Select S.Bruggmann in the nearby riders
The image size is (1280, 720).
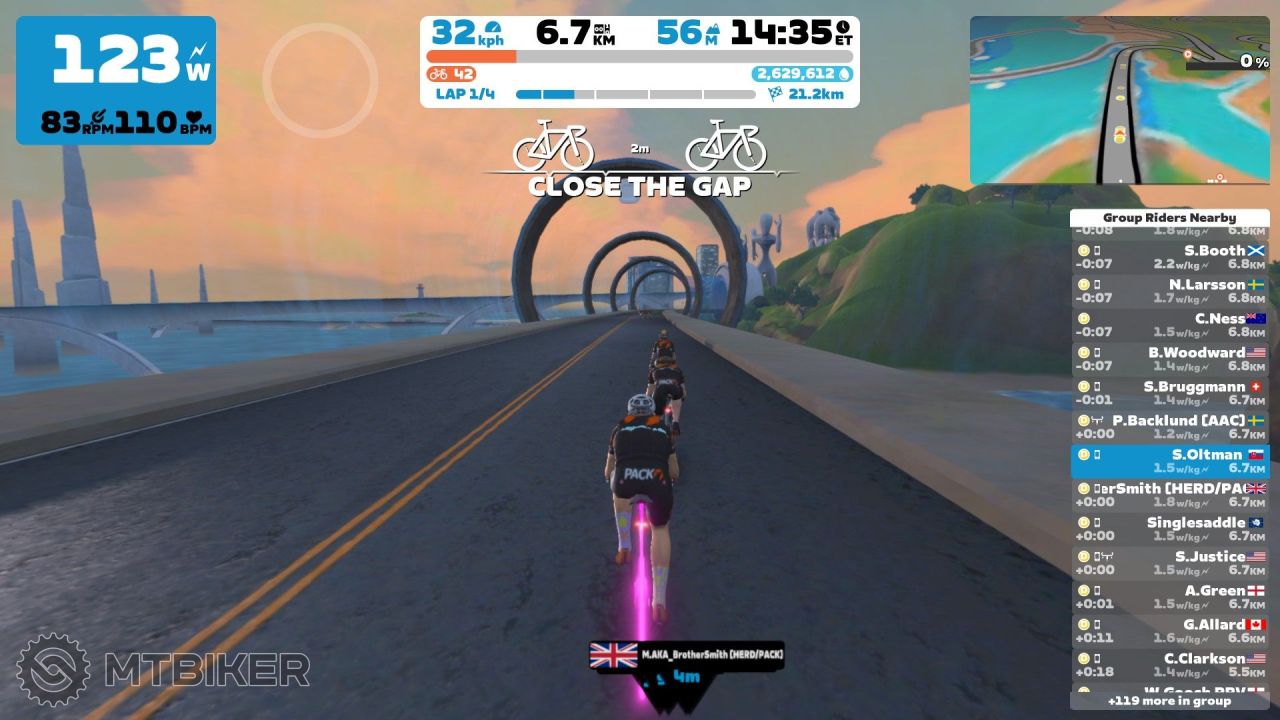pos(1169,393)
